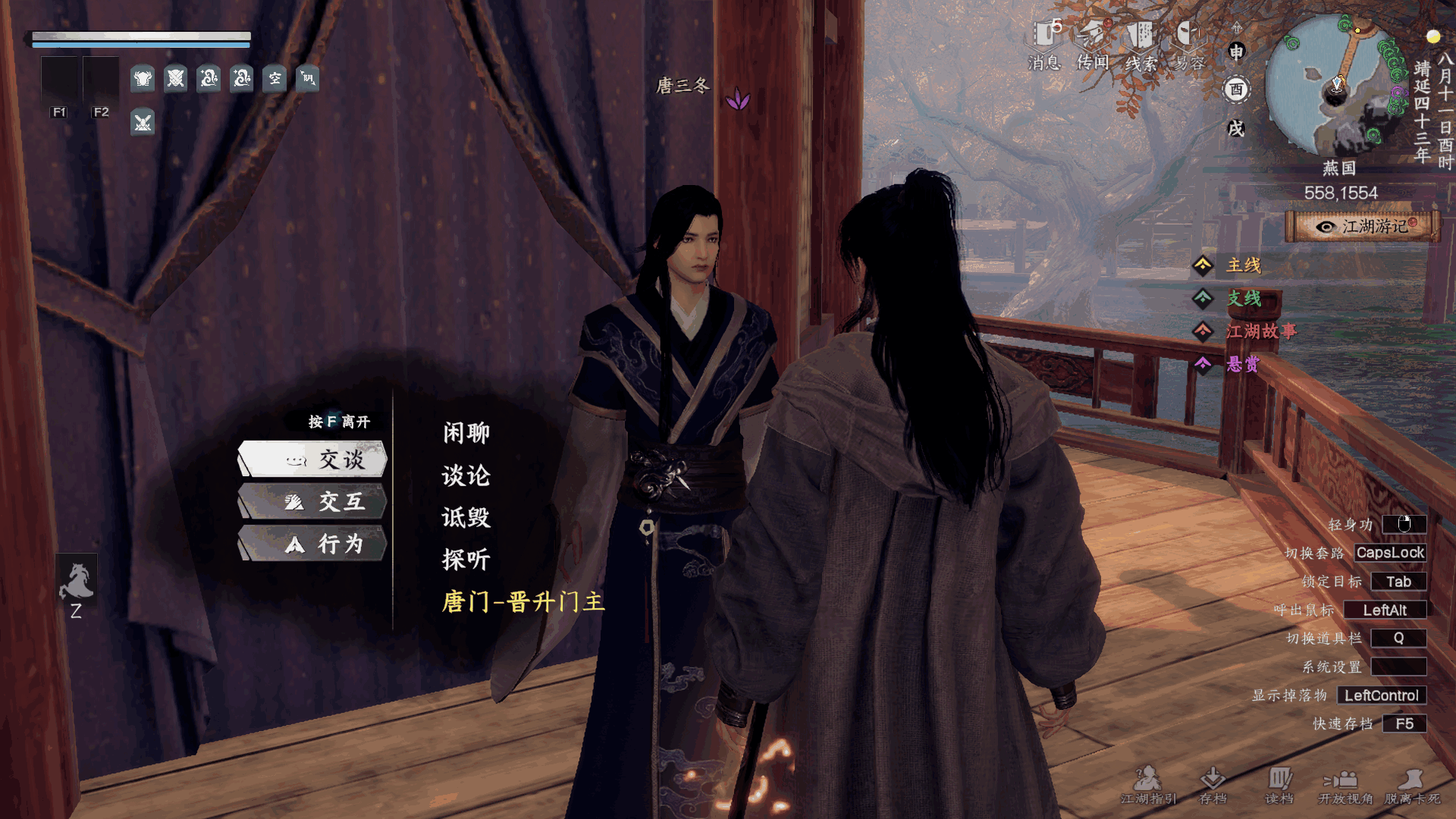Choose the 谈论 discuss option

pos(466,475)
